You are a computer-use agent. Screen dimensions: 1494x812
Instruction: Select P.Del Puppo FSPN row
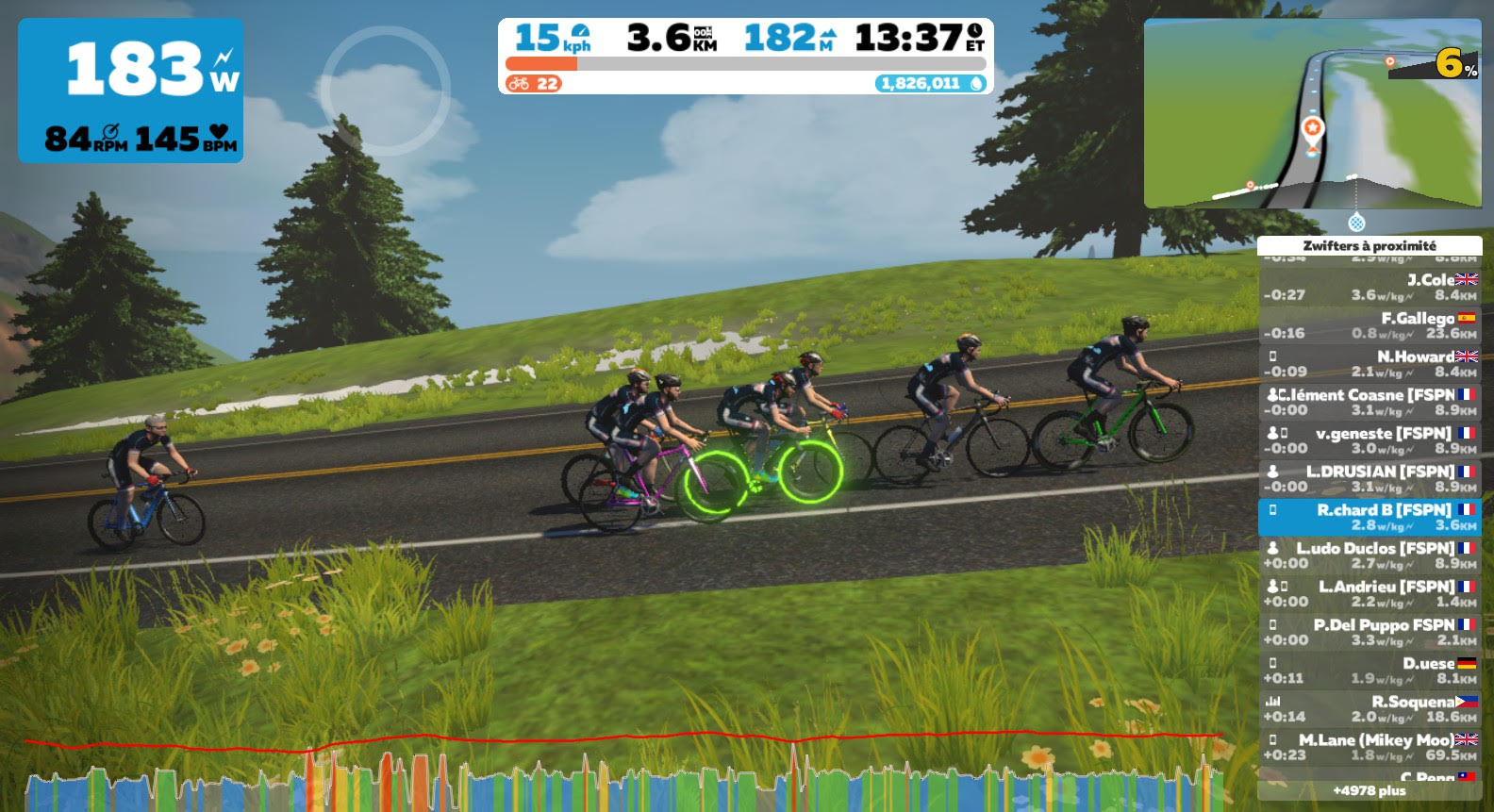(x=1369, y=632)
